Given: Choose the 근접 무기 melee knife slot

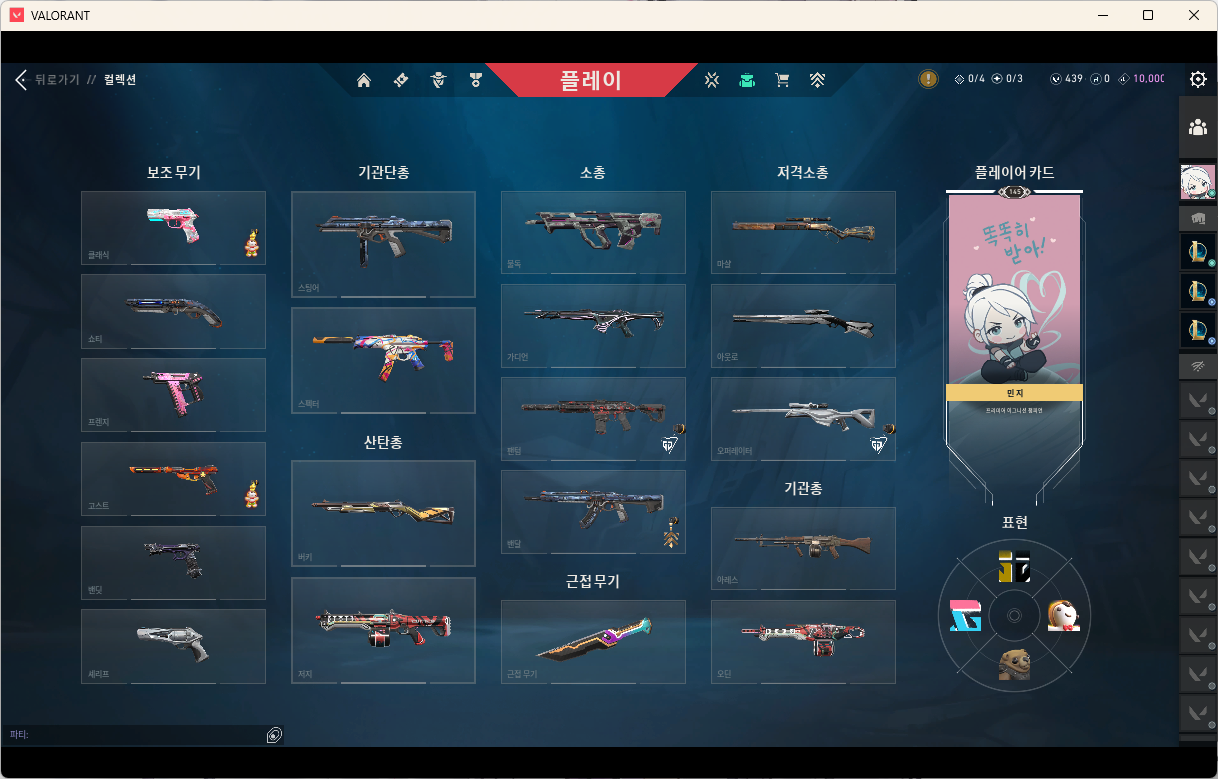Looking at the screenshot, I should pyautogui.click(x=593, y=641).
